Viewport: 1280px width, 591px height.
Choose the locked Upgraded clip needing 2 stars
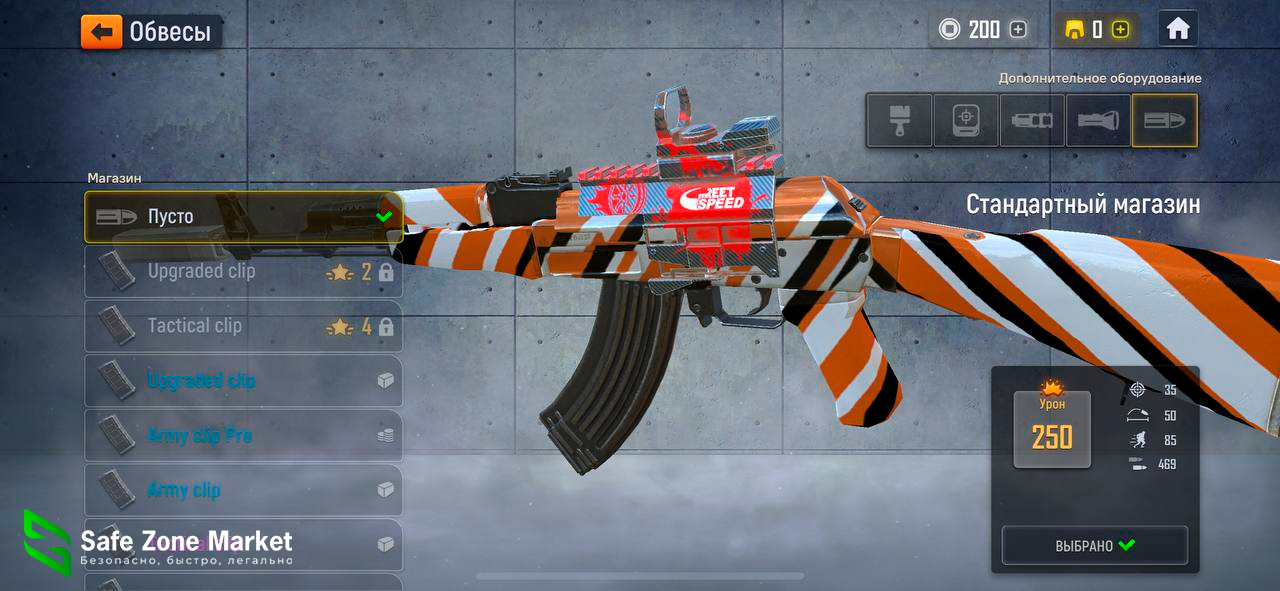click(x=243, y=272)
